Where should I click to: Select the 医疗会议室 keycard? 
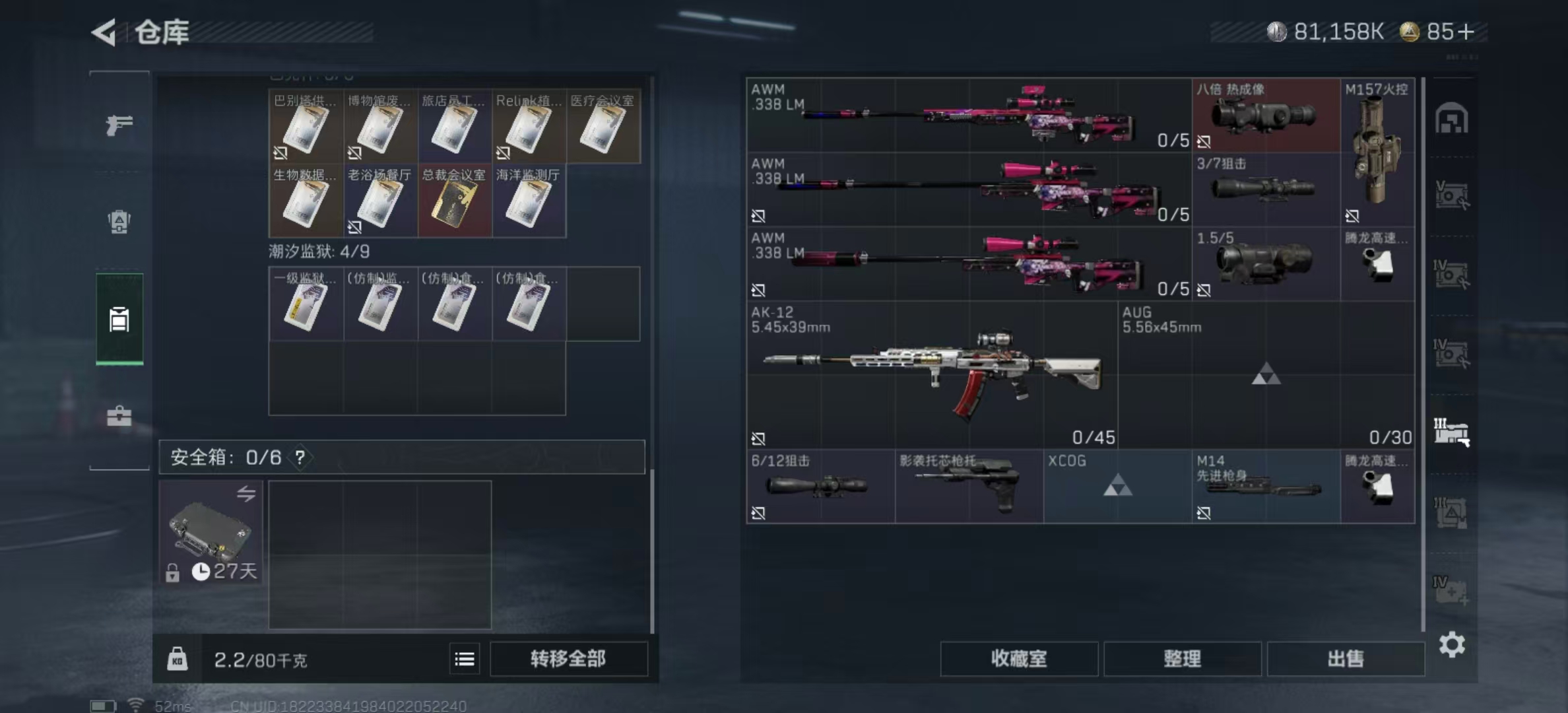(x=603, y=127)
